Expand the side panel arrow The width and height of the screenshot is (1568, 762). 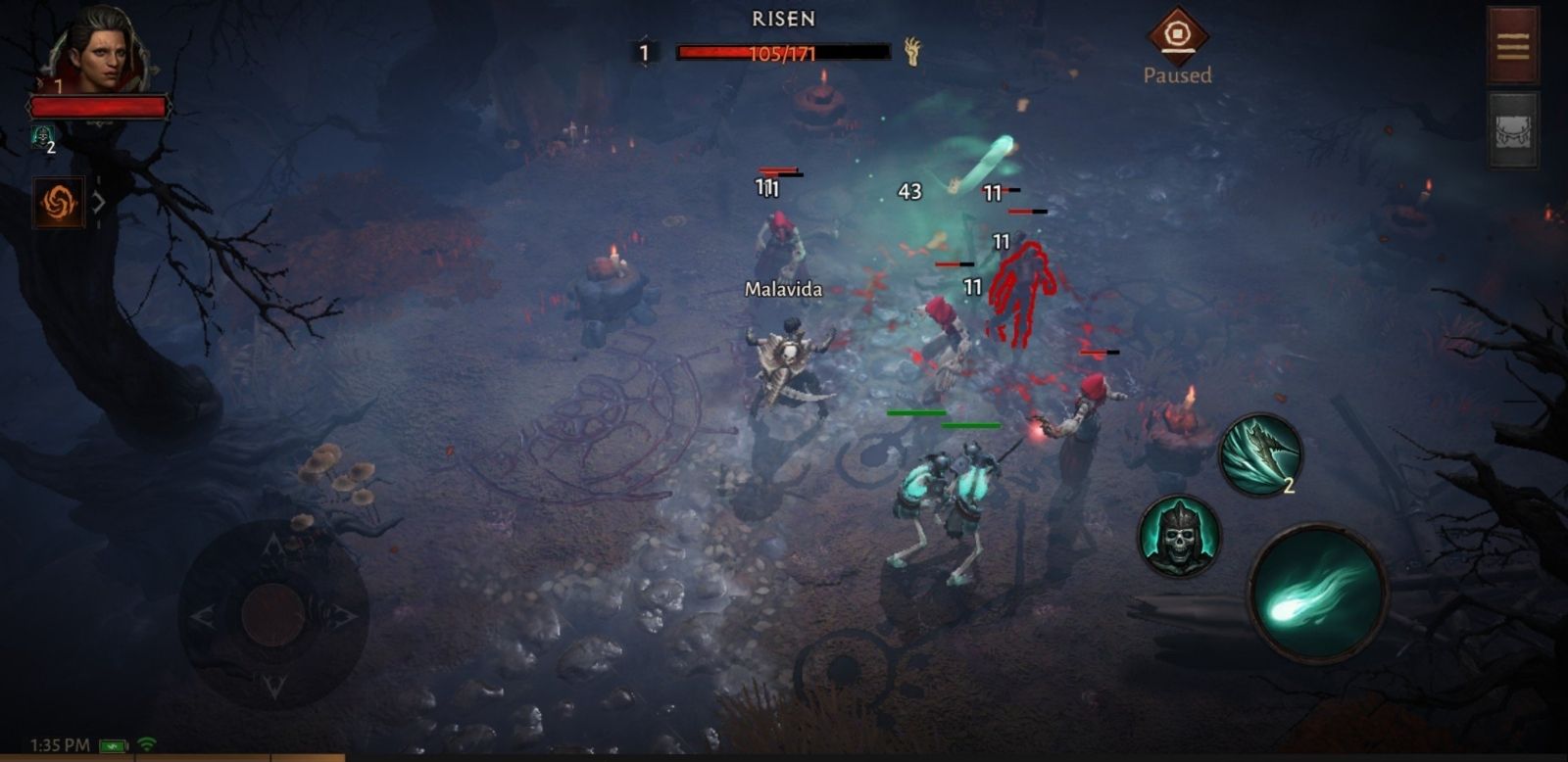(99, 202)
